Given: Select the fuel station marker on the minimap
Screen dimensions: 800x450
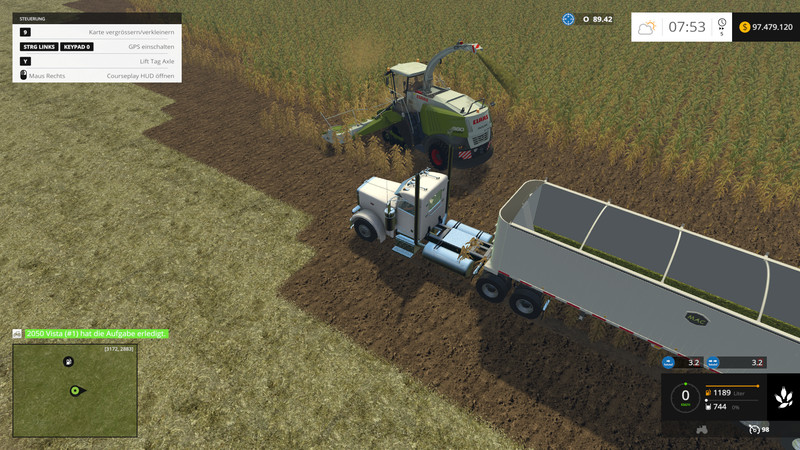Looking at the screenshot, I should 68,362.
